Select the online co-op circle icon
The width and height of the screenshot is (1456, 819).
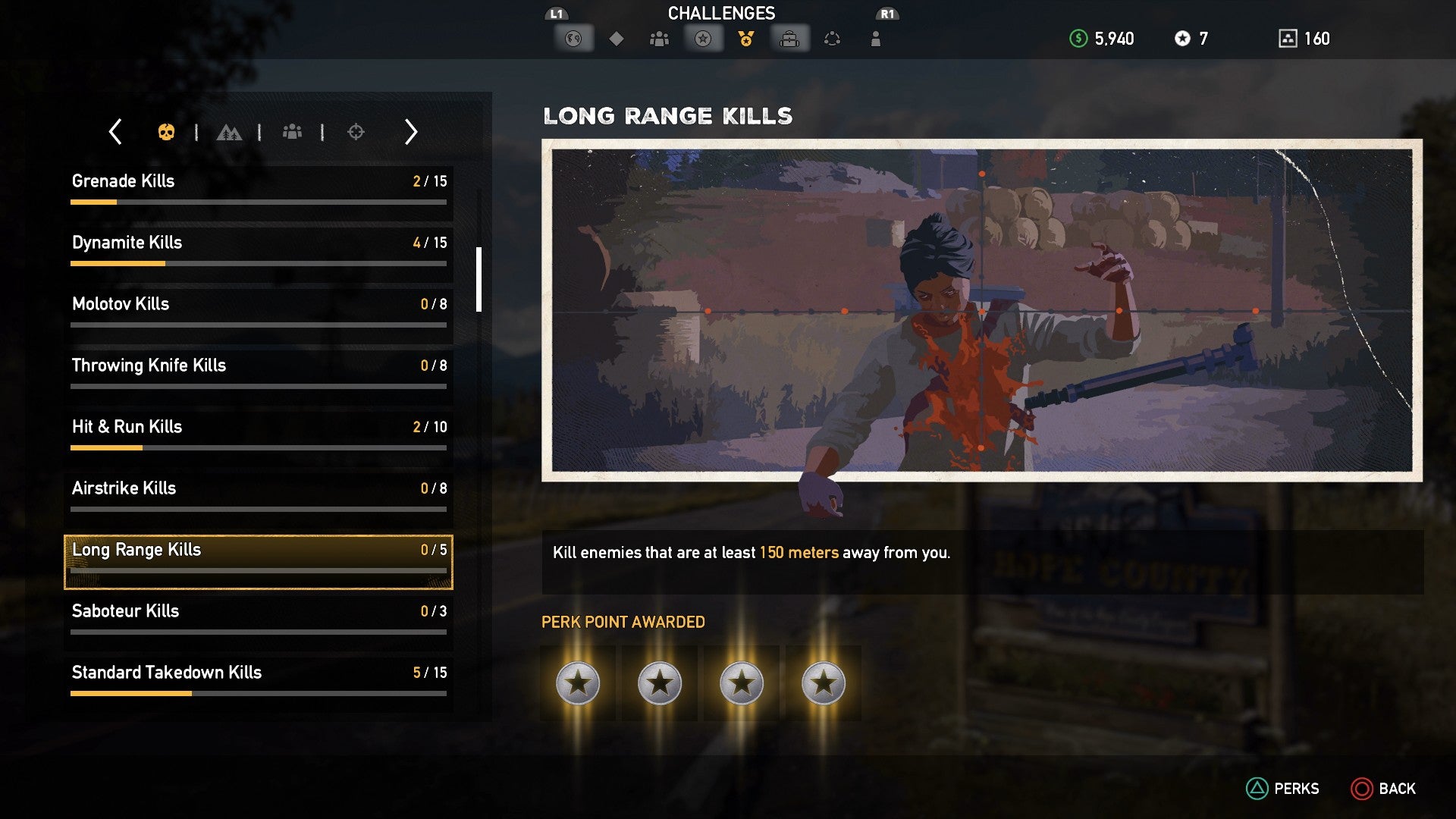click(833, 38)
